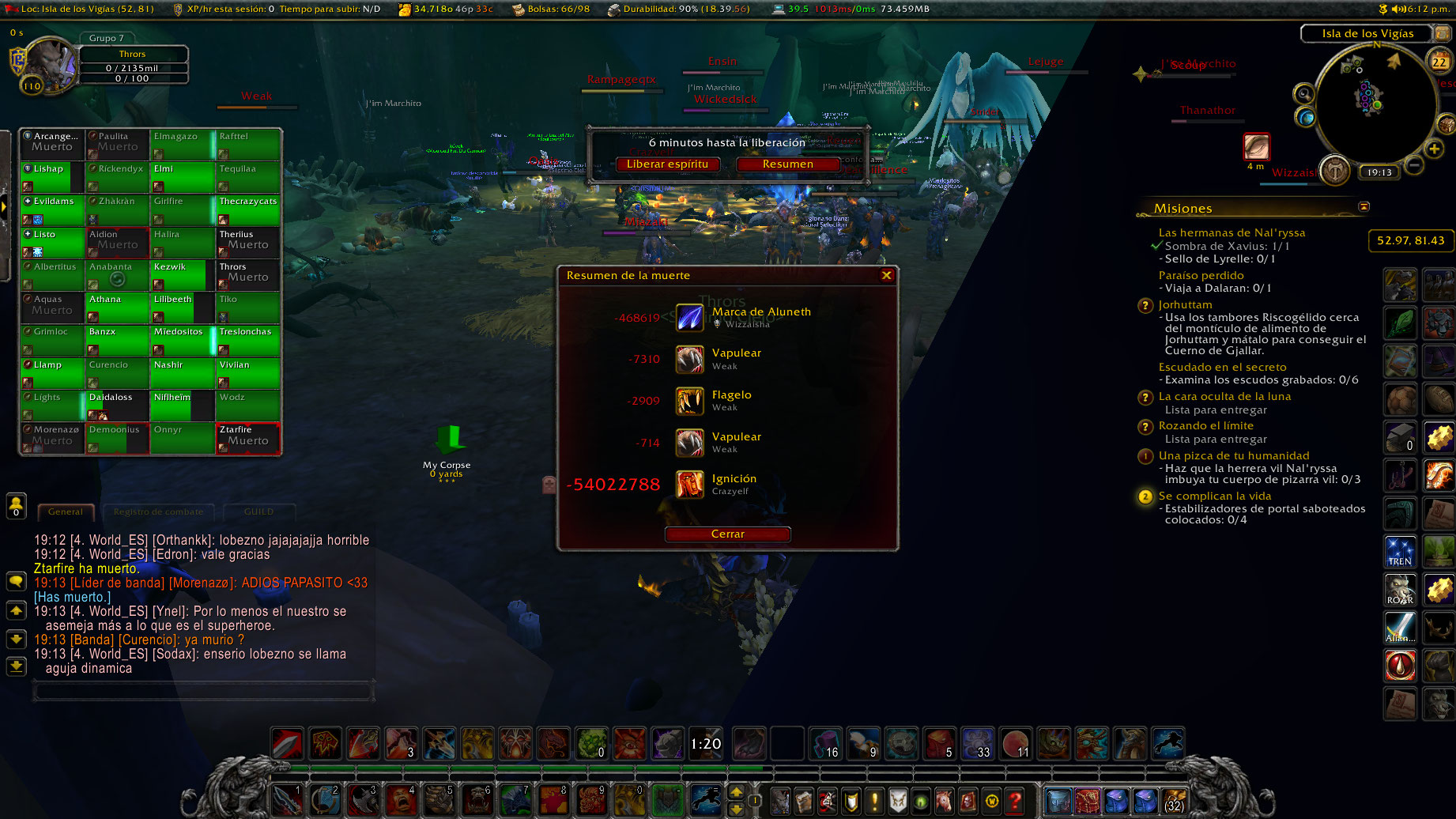Open the world map globe icon beside minimap
Image resolution: width=1456 pixels, height=819 pixels.
[x=1306, y=119]
